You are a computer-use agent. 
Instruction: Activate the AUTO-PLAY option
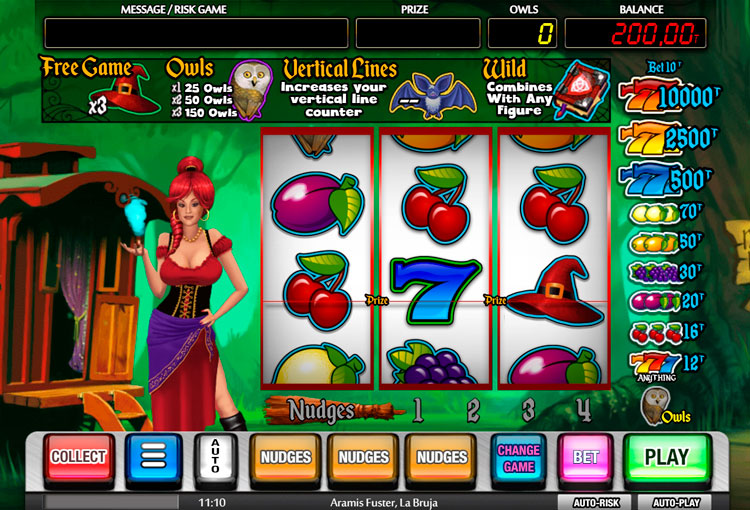point(675,502)
